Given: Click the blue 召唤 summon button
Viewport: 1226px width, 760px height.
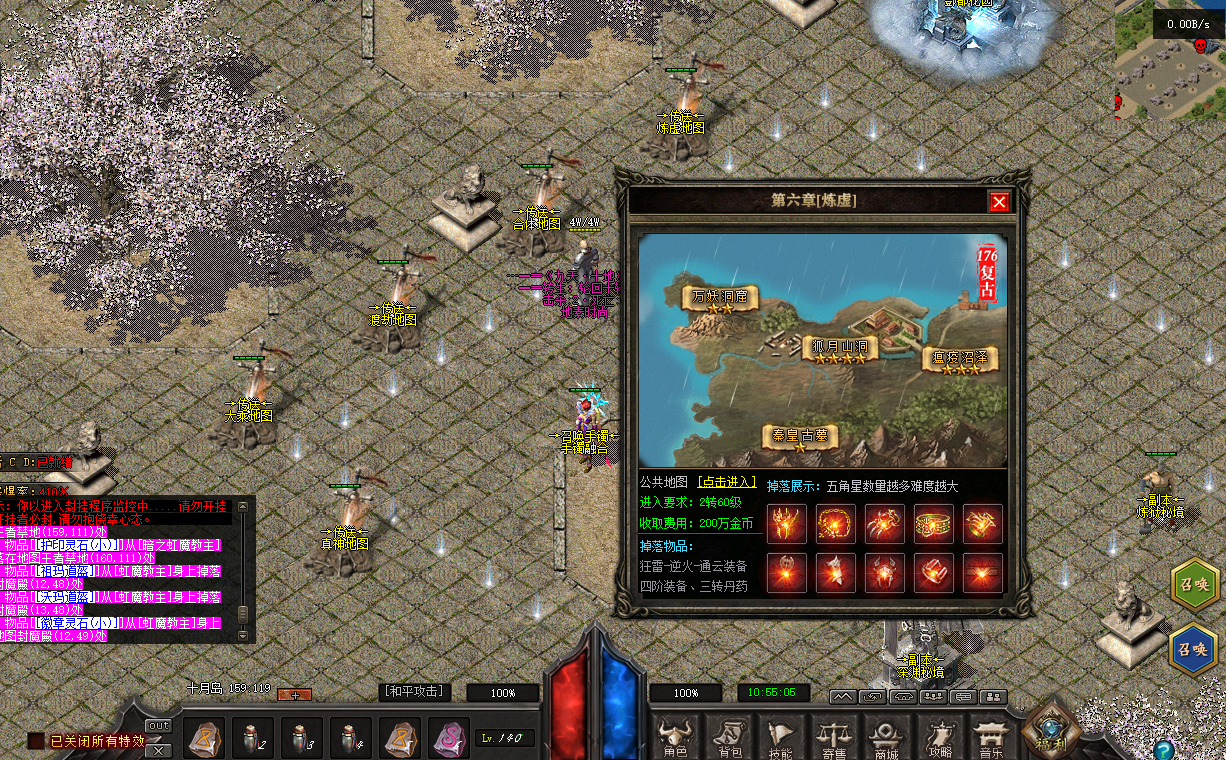Looking at the screenshot, I should click(1194, 648).
